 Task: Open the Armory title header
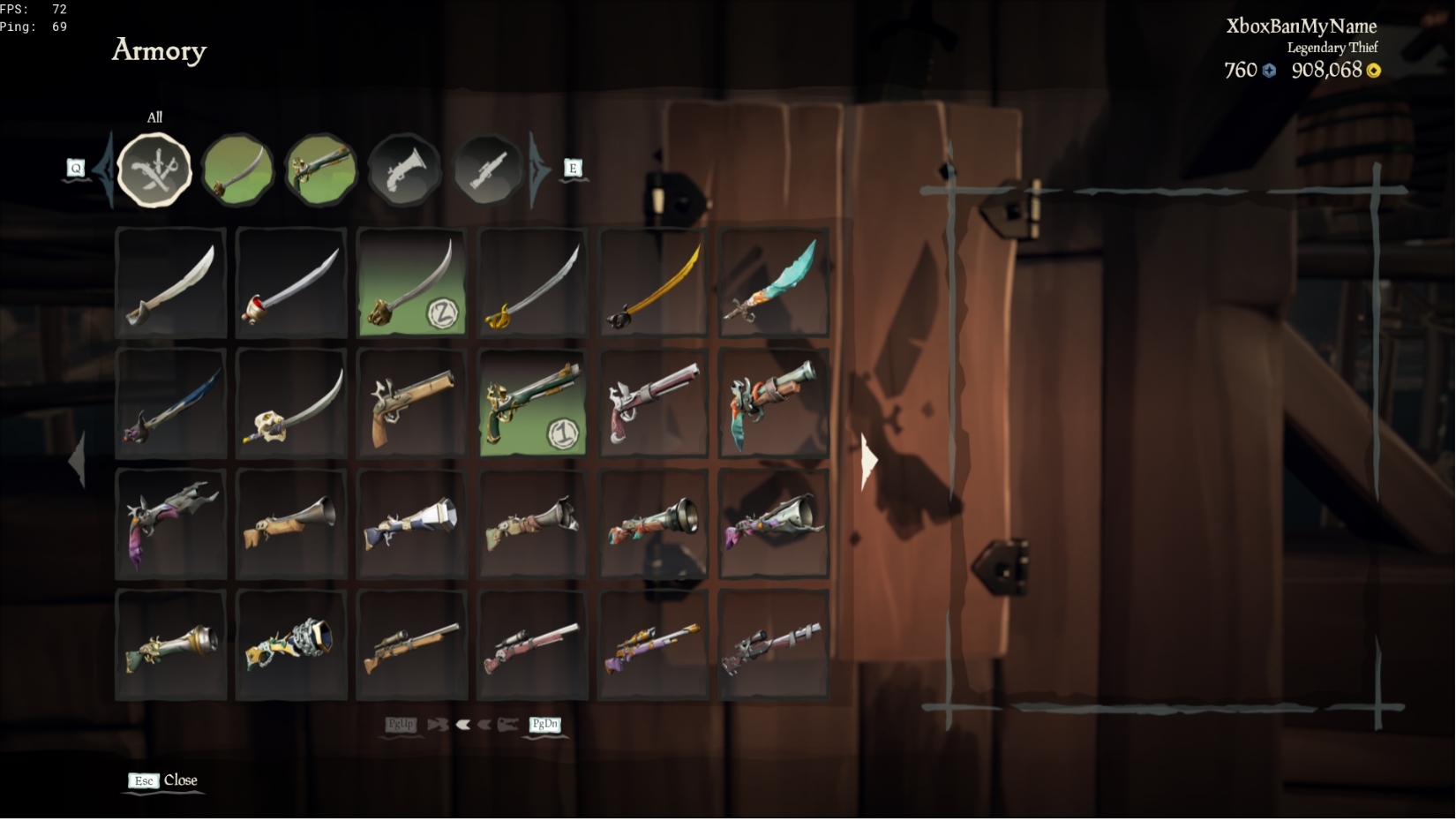[159, 51]
